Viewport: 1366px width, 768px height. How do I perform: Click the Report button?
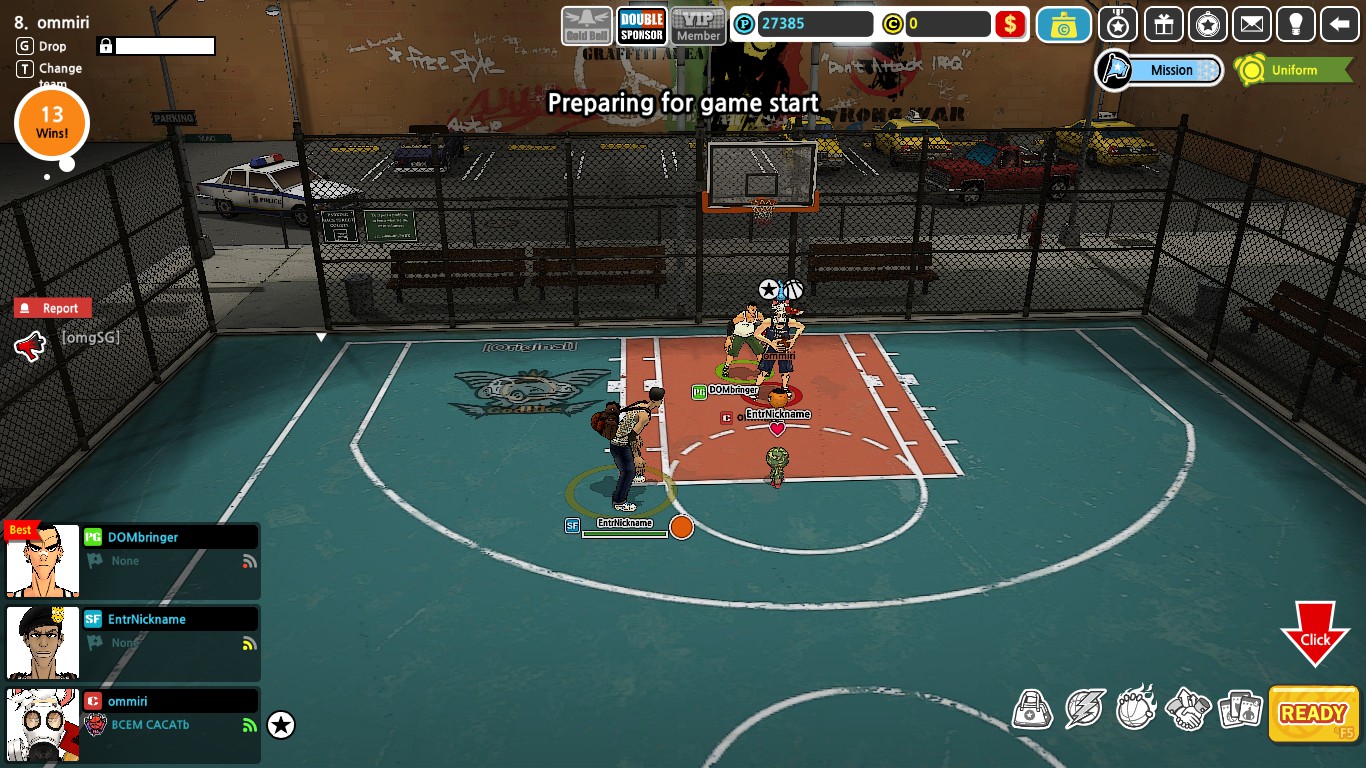(51, 308)
